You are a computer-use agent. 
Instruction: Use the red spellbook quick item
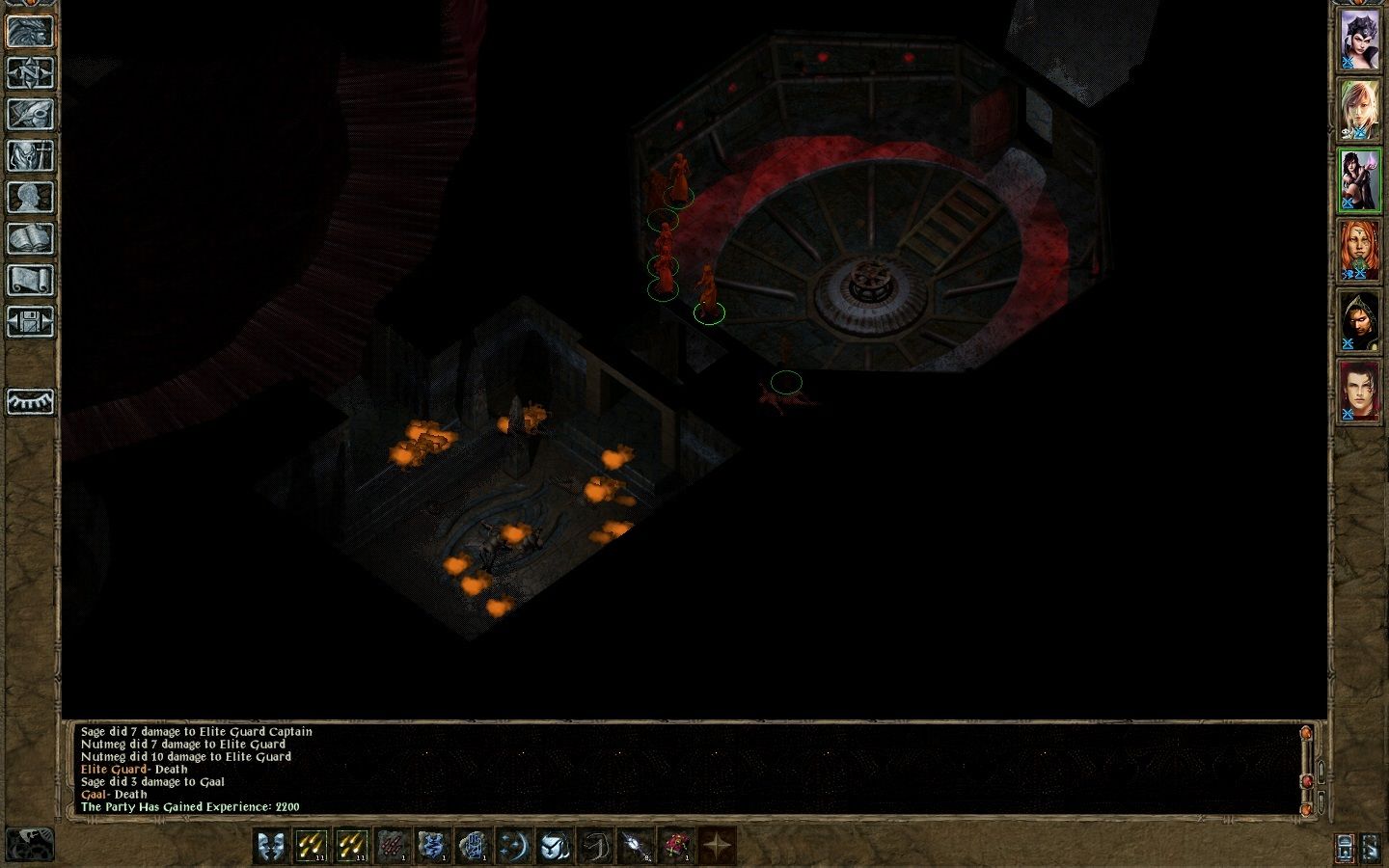pos(676,846)
